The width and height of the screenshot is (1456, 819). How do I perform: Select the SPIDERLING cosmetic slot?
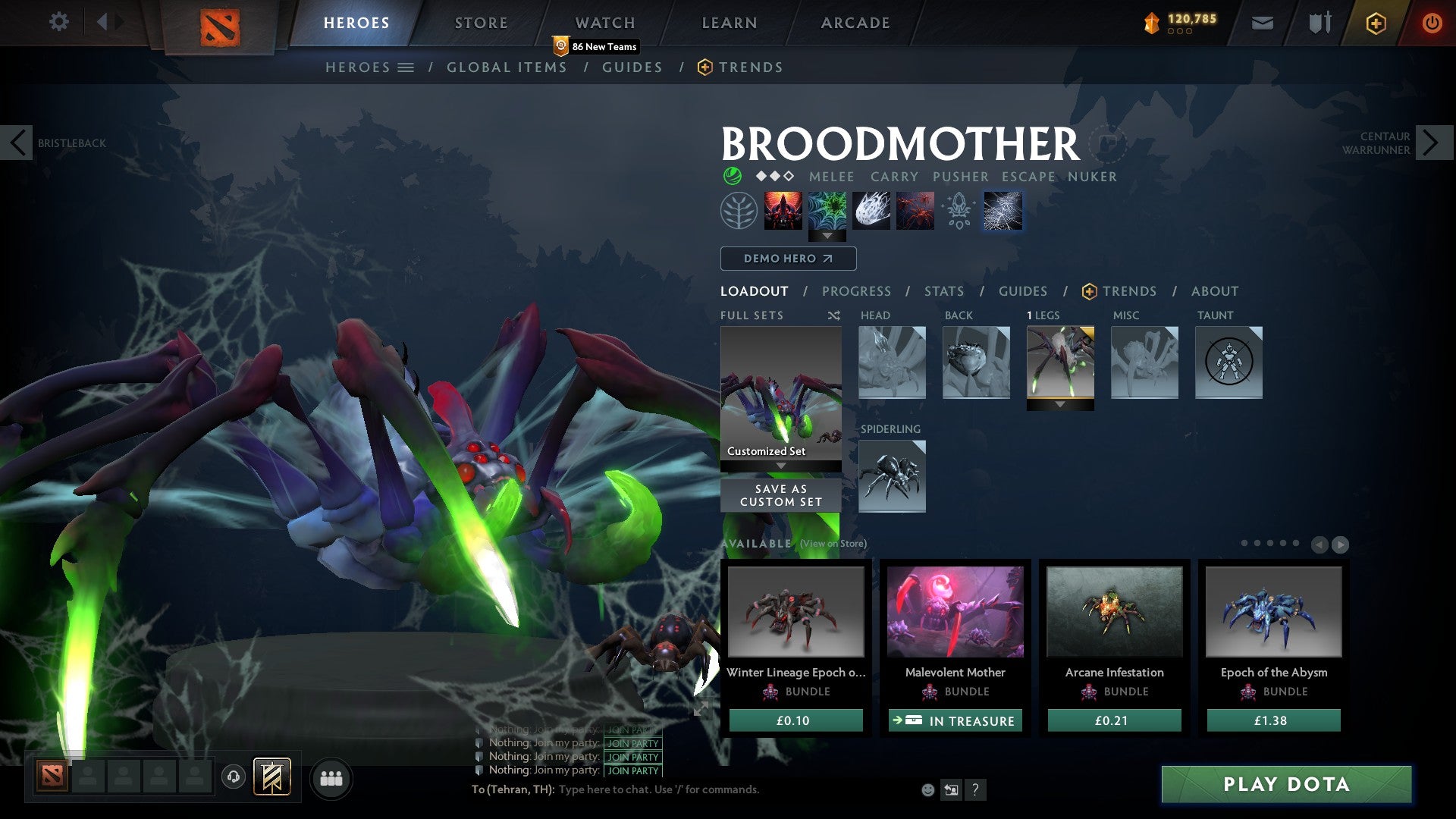[x=892, y=476]
